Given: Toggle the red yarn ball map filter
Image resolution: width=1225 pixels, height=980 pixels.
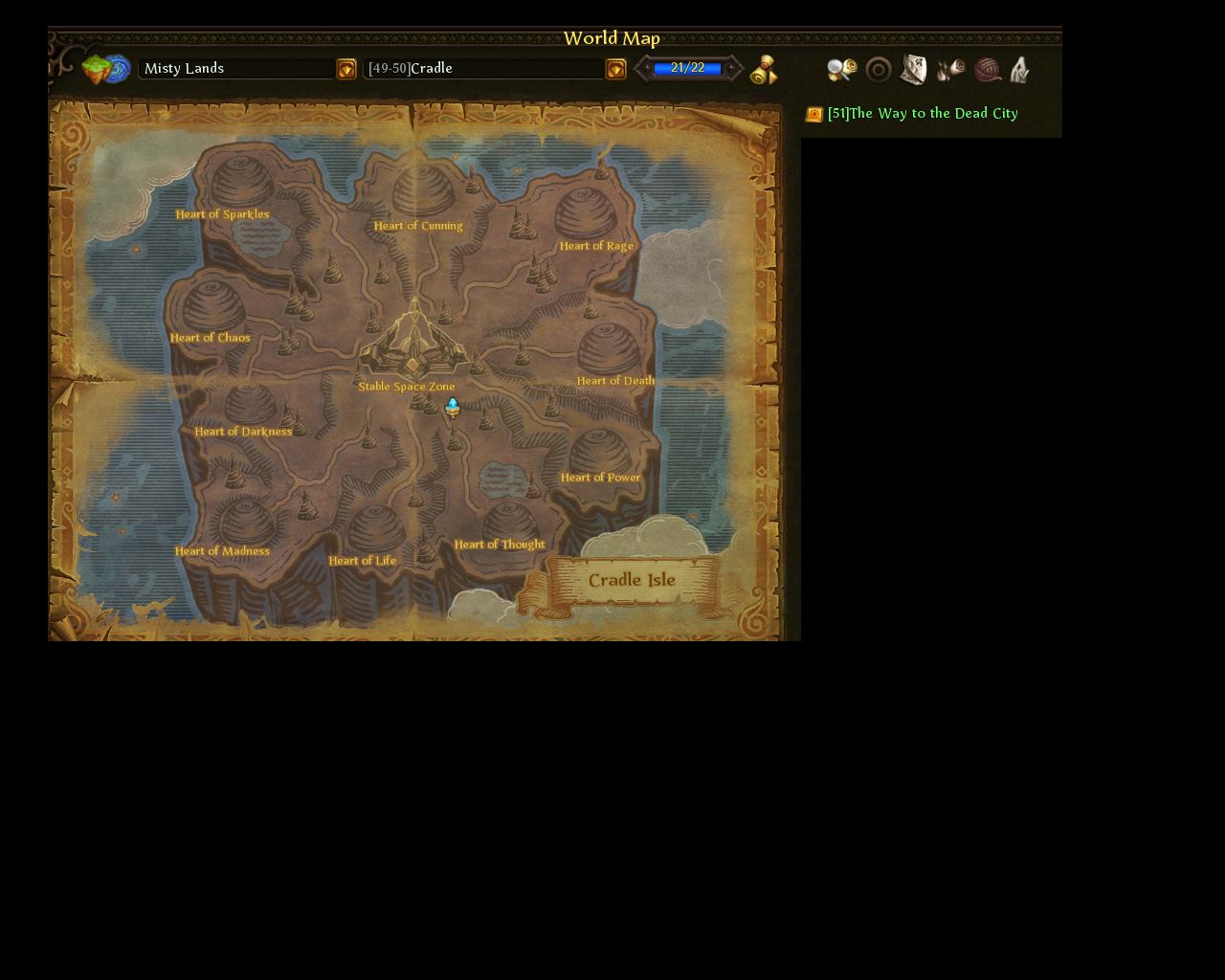Looking at the screenshot, I should coord(988,70).
